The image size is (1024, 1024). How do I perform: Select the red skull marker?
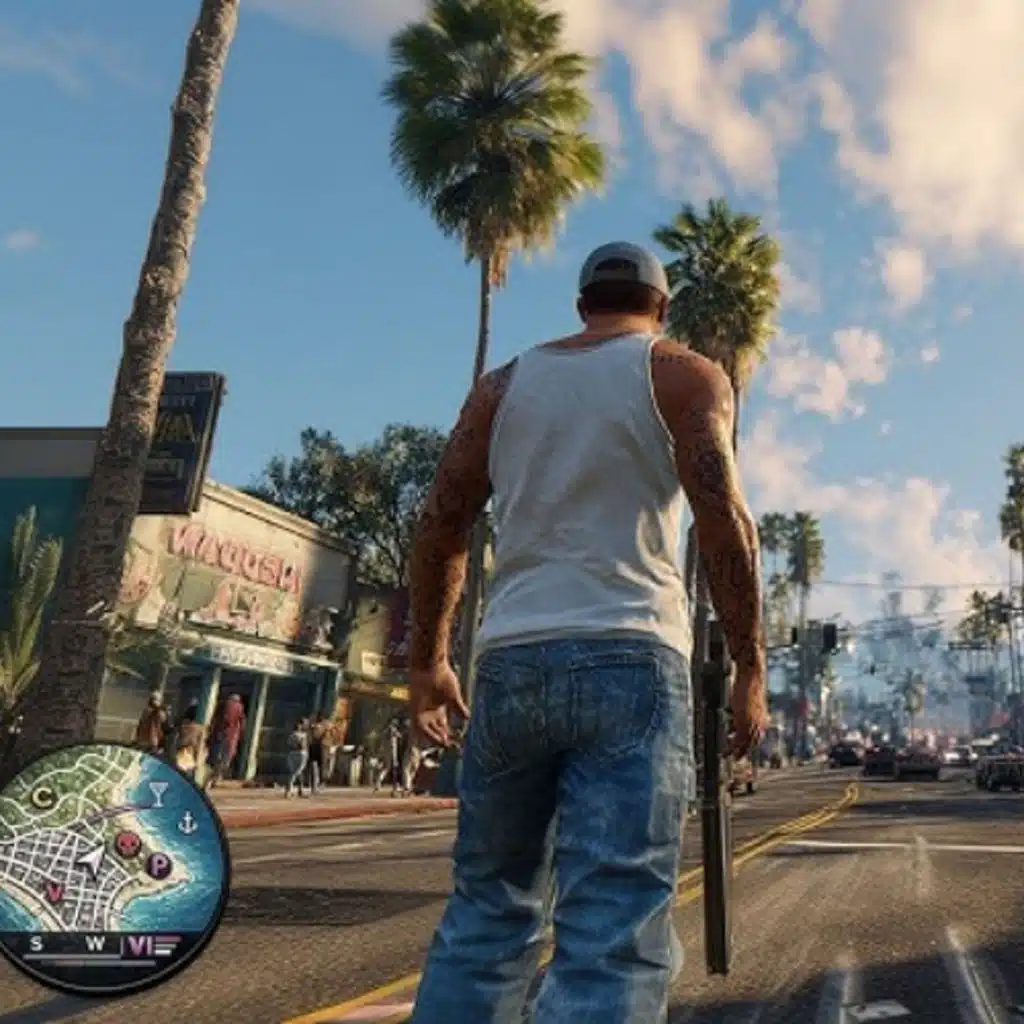tap(127, 845)
